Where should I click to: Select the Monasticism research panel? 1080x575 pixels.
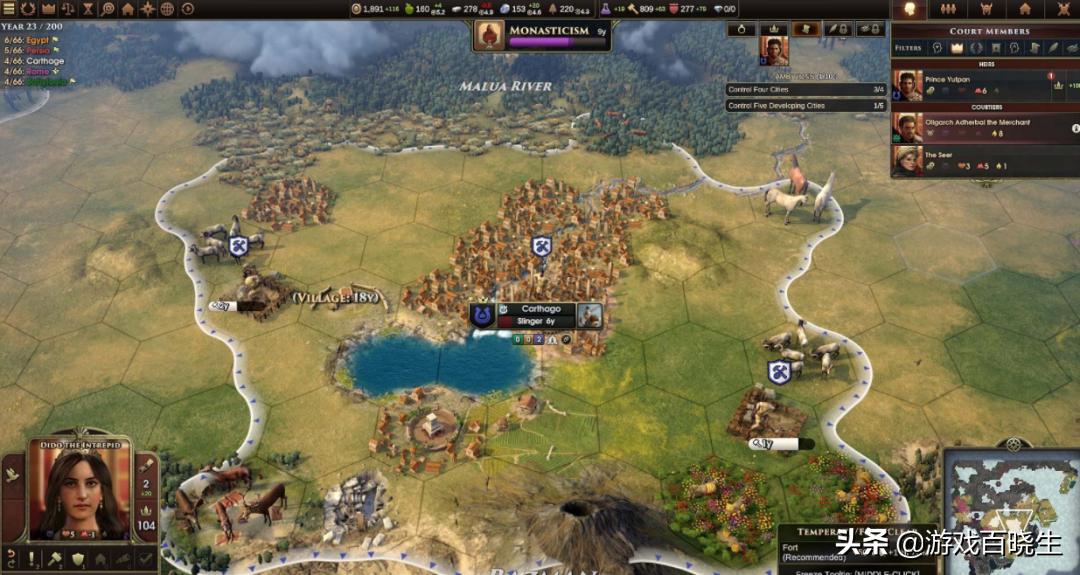pos(543,35)
